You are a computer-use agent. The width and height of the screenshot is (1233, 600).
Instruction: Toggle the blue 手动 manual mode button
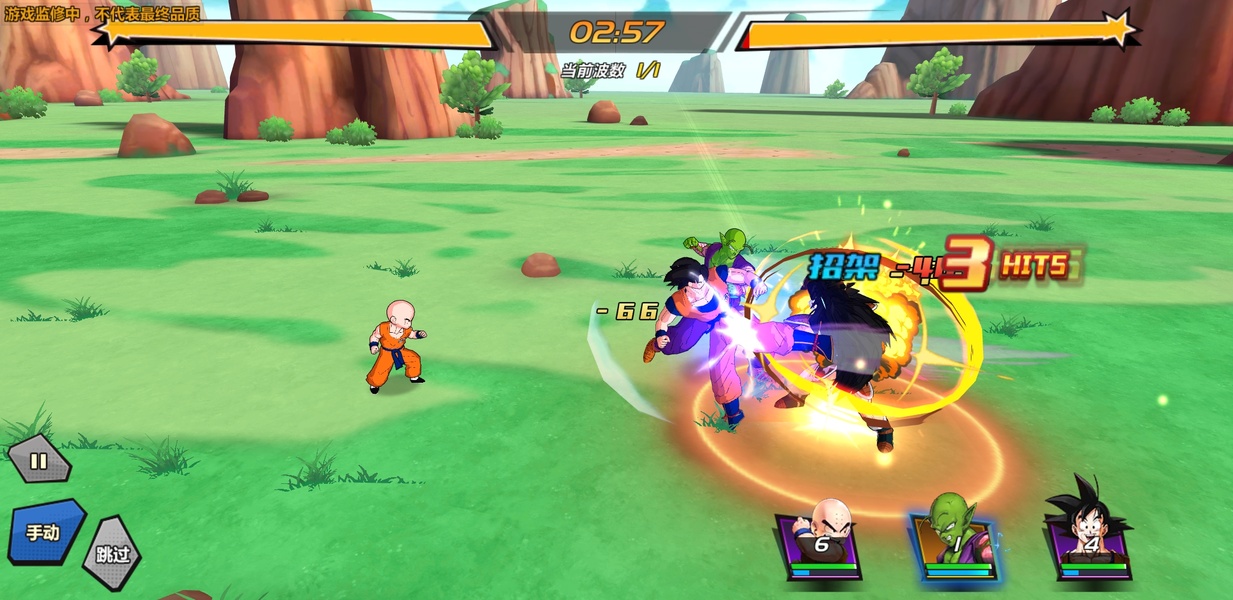(x=45, y=531)
